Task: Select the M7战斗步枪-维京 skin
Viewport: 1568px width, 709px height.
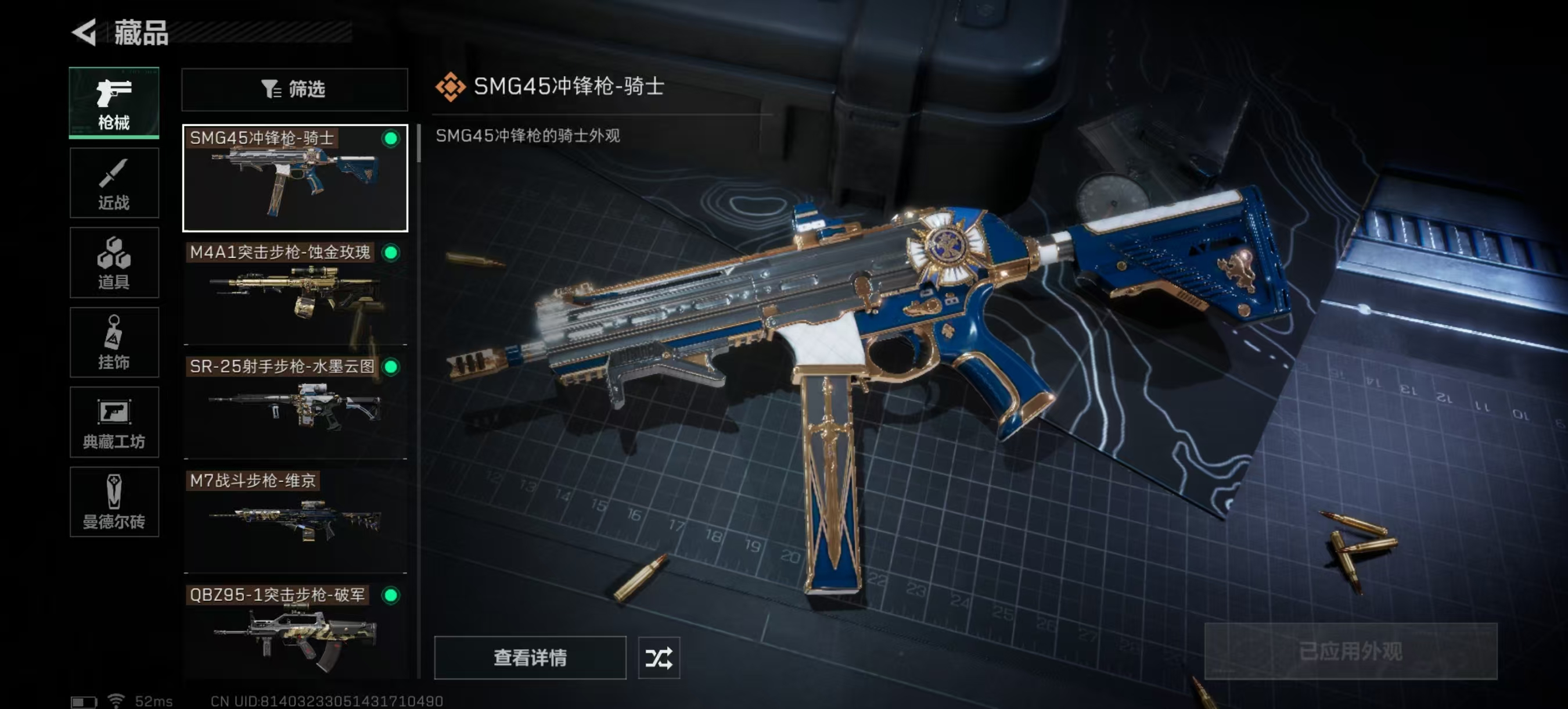Action: click(x=294, y=521)
